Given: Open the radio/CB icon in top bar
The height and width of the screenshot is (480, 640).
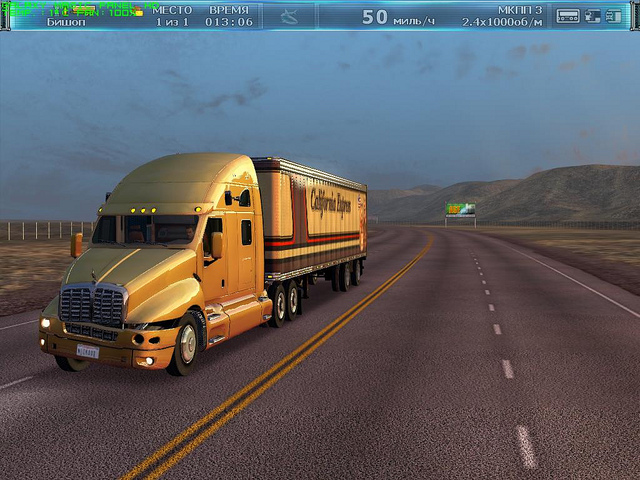Looking at the screenshot, I should (568, 16).
